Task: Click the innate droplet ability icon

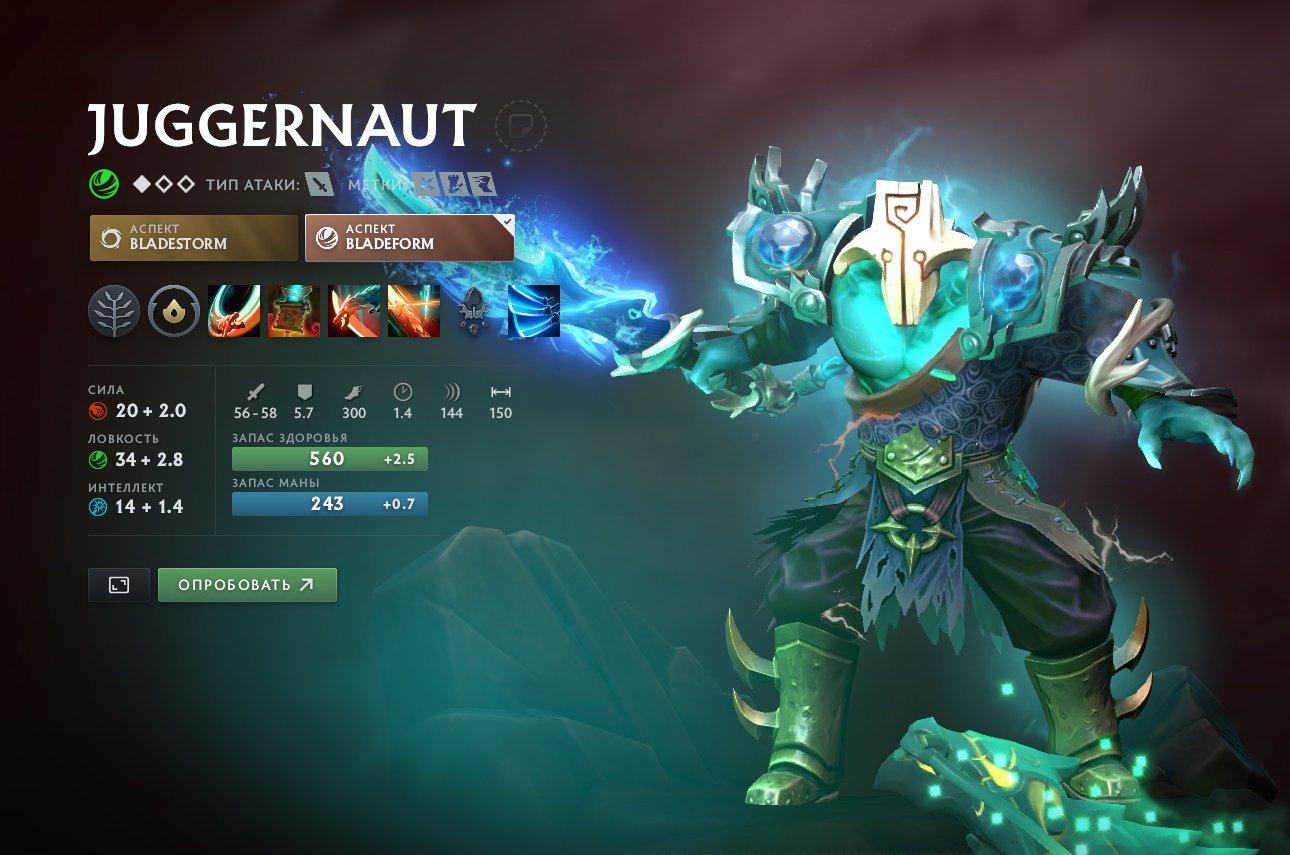Action: [173, 311]
